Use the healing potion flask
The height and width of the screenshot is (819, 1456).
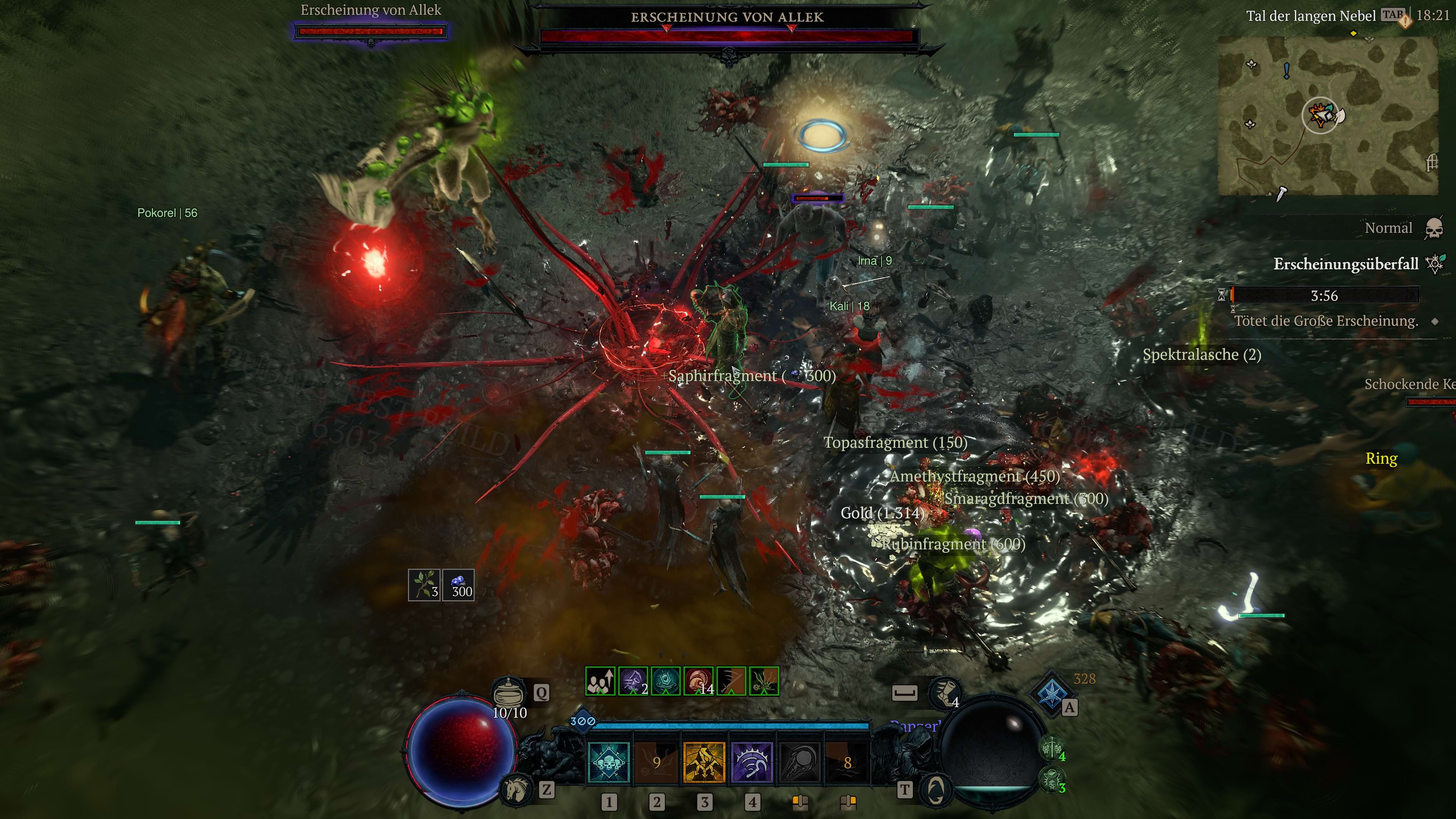508,691
